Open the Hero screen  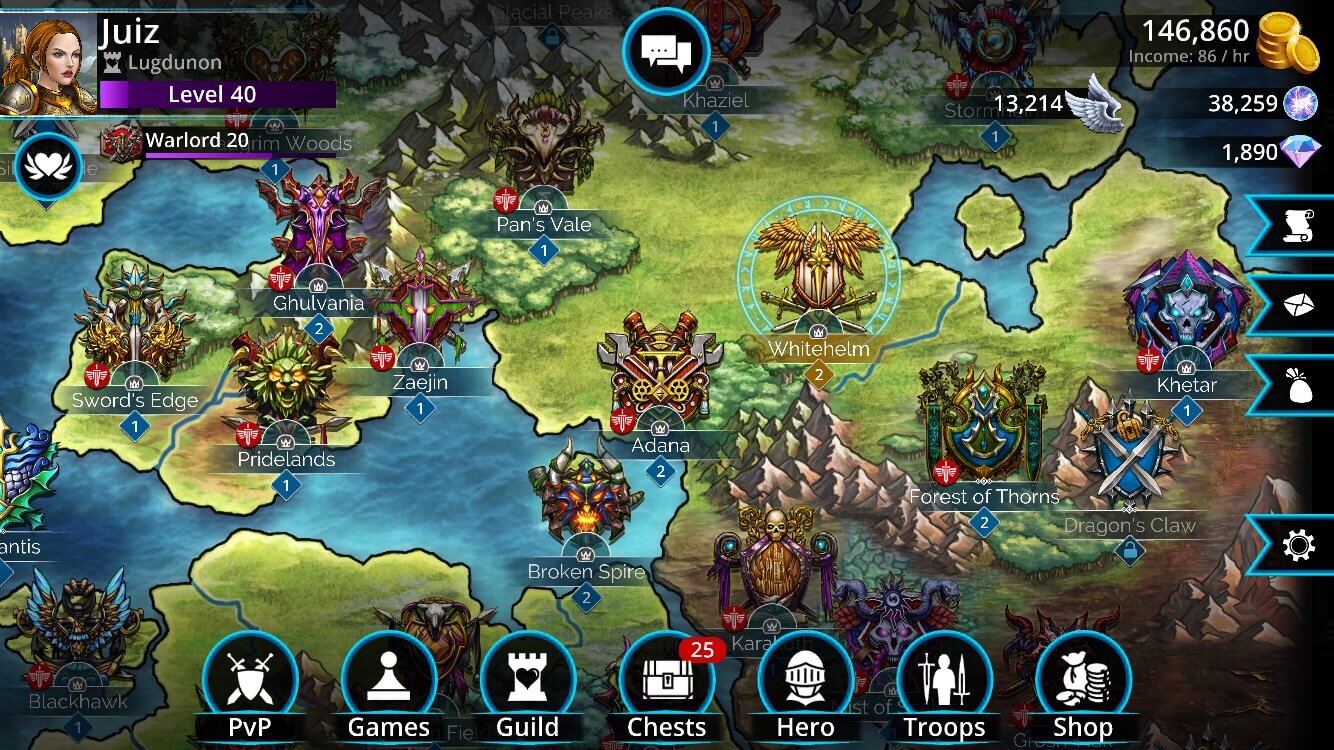click(x=806, y=680)
